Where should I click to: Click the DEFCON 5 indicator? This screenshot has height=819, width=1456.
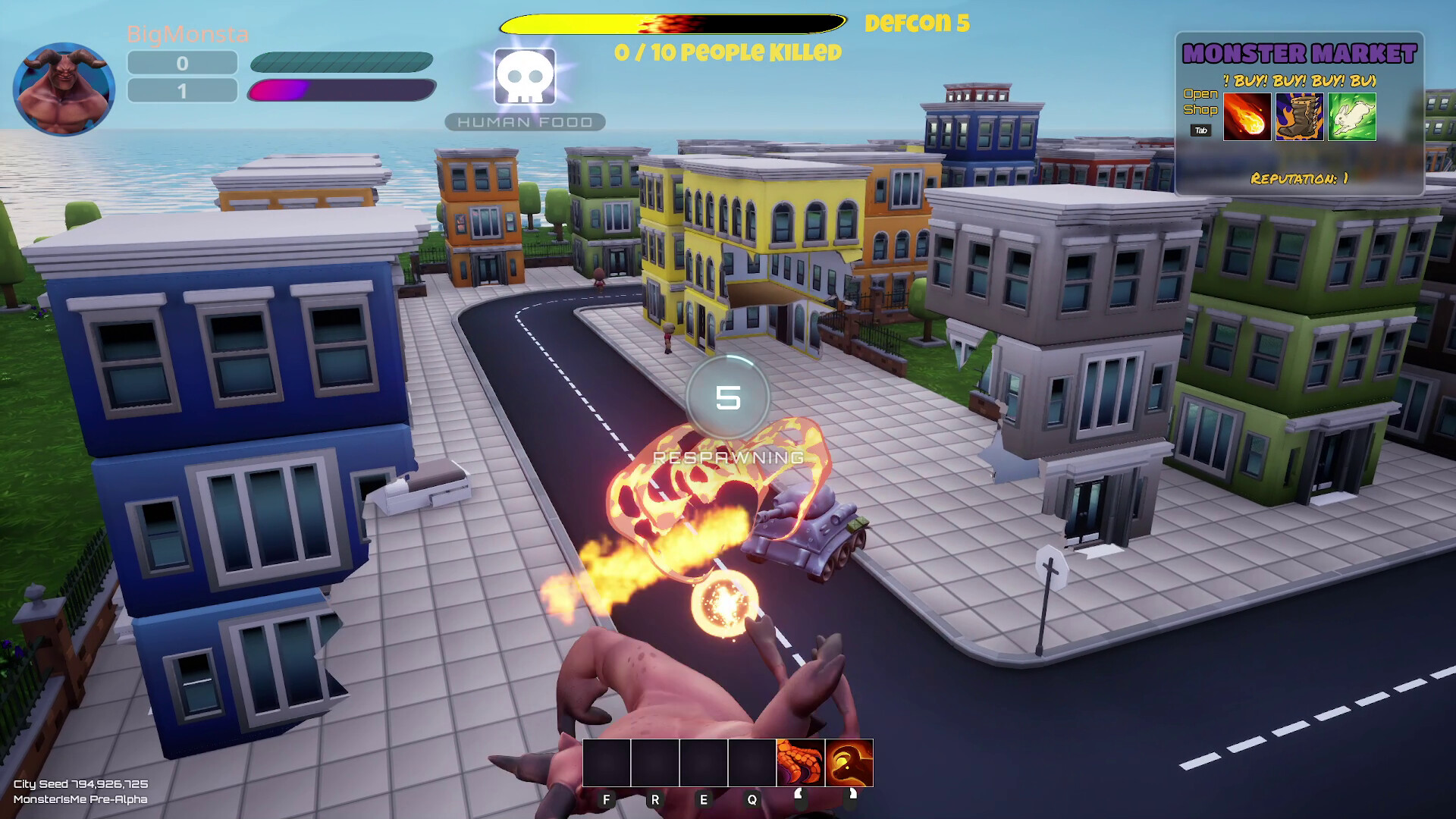916,24
